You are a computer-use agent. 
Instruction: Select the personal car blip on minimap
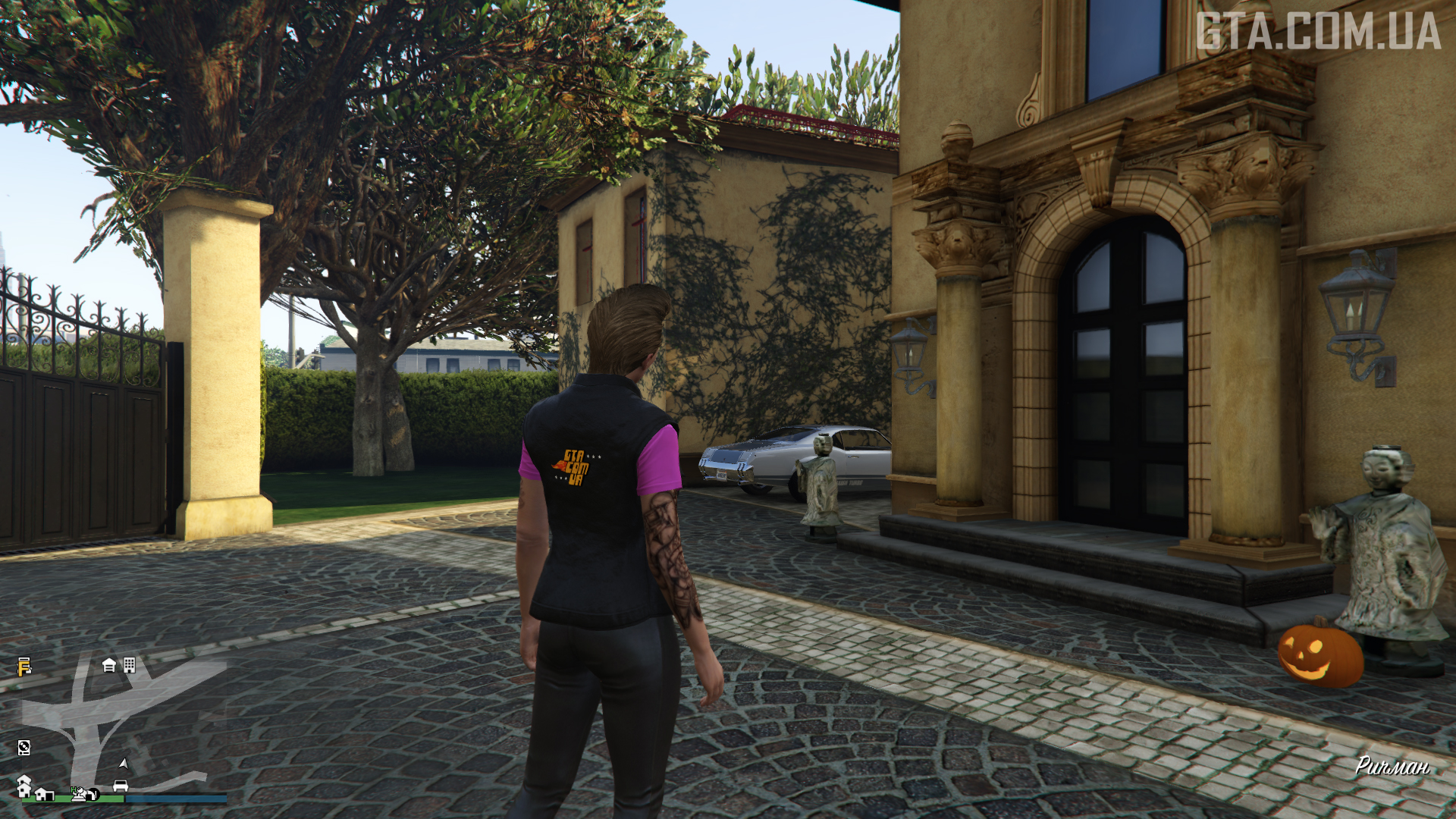[x=120, y=786]
